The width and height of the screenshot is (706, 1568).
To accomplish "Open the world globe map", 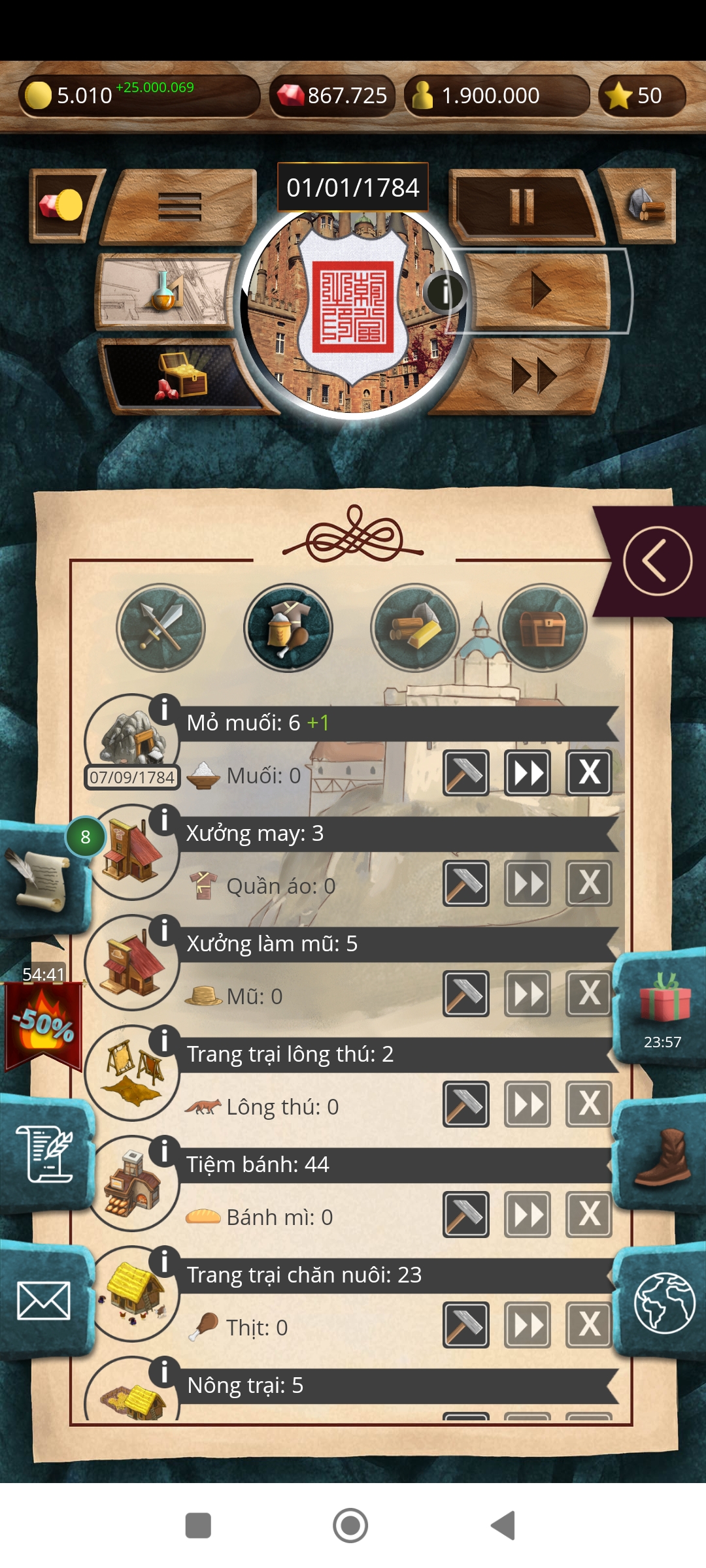I will pyautogui.click(x=663, y=1302).
